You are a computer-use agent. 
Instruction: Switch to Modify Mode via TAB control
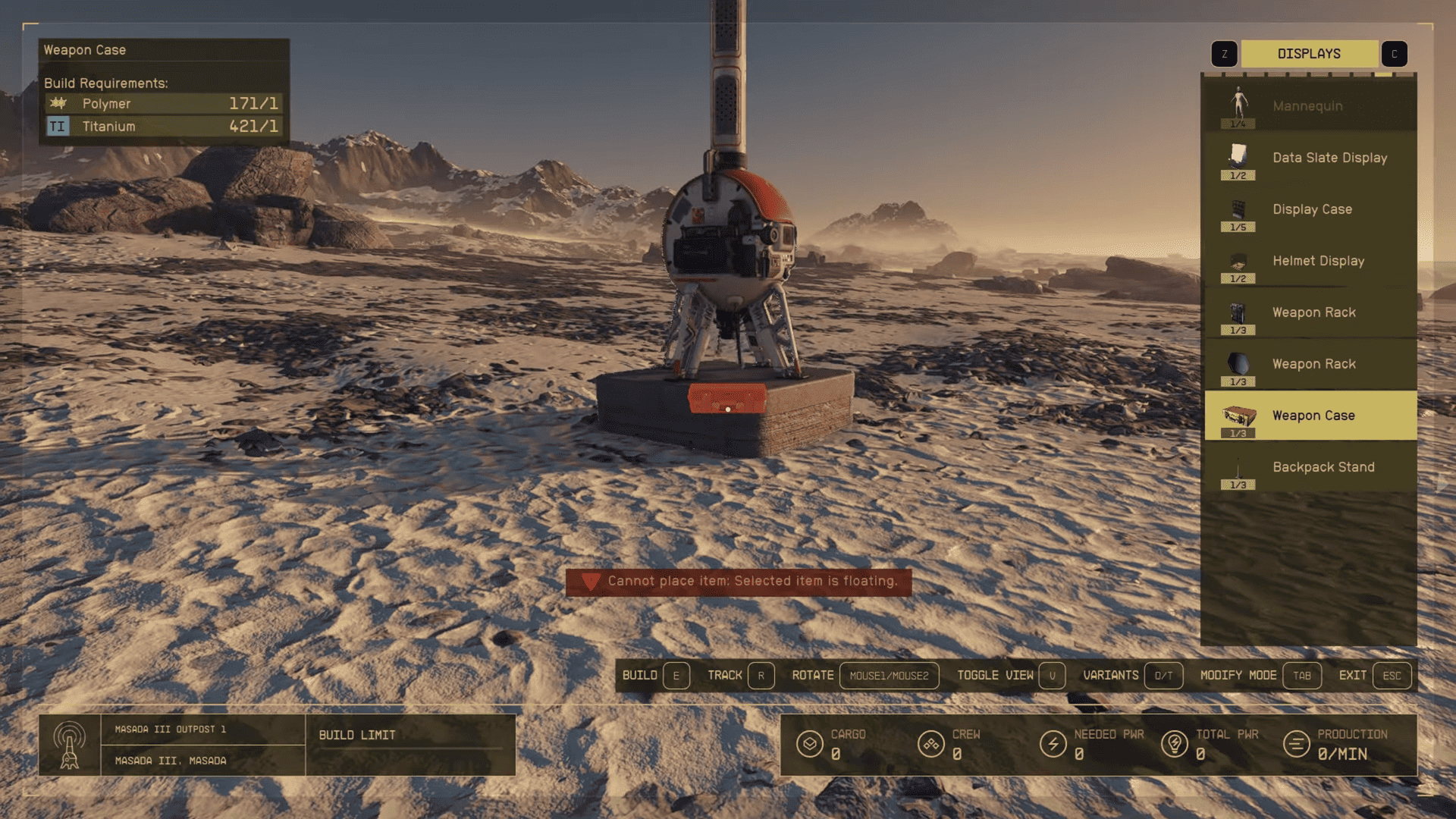[1303, 676]
